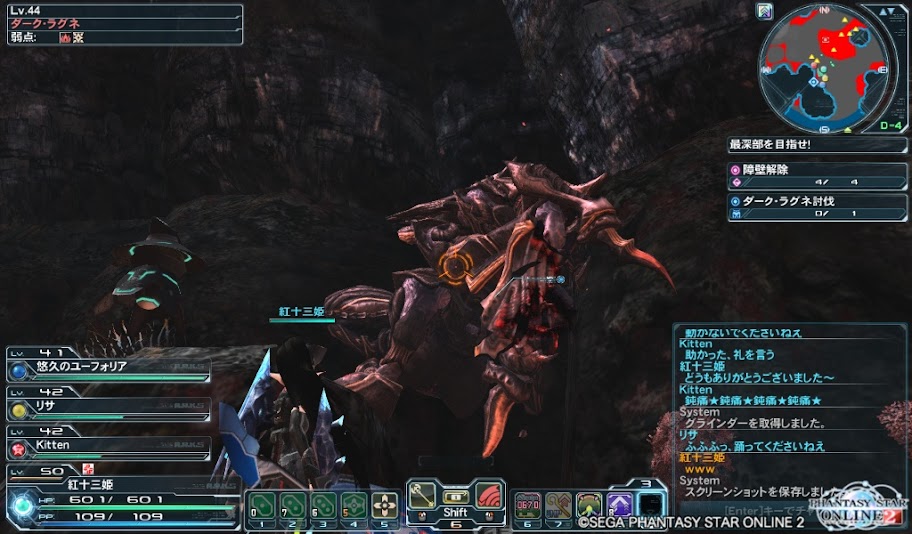Activate the red wing photon art icon

pos(487,495)
